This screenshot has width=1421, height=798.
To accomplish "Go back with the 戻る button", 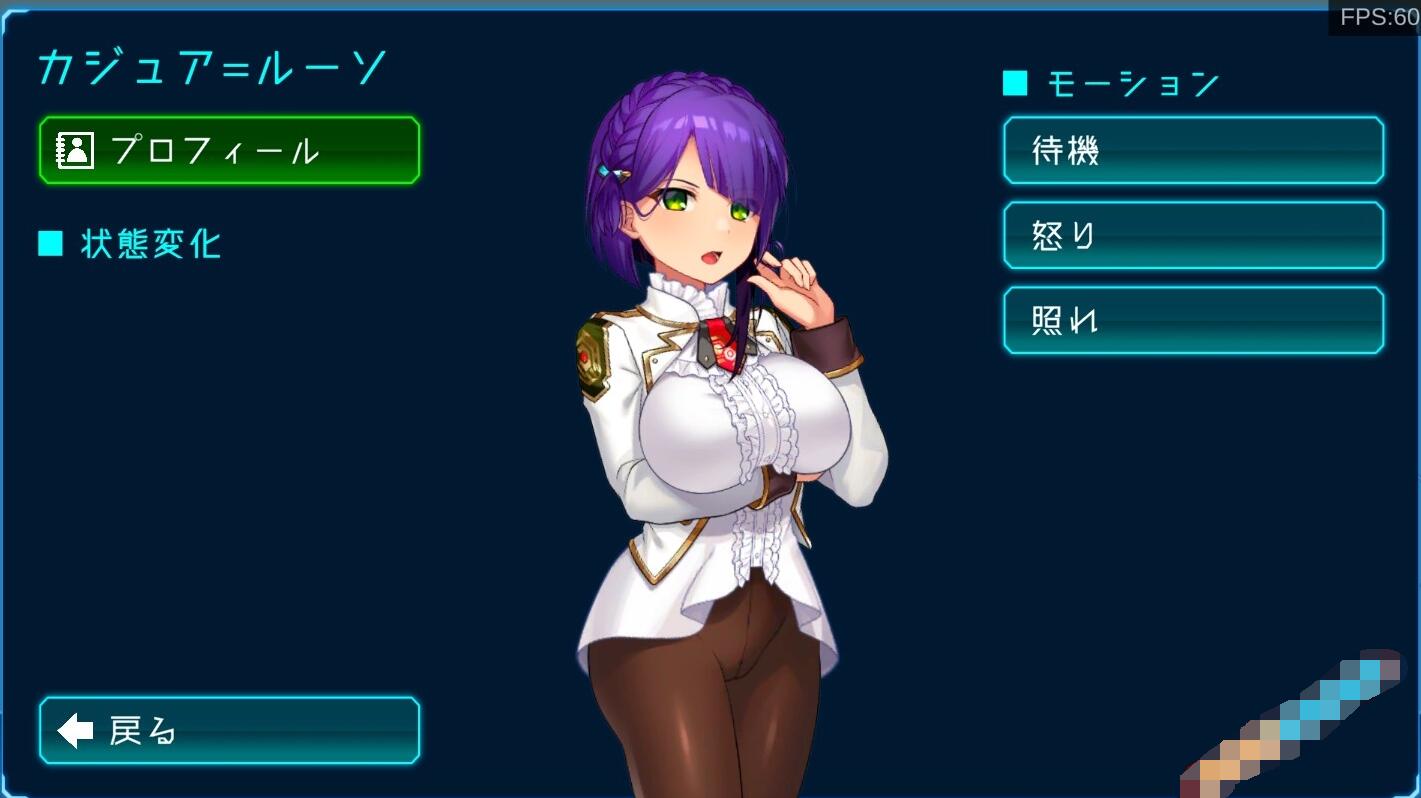I will (229, 731).
